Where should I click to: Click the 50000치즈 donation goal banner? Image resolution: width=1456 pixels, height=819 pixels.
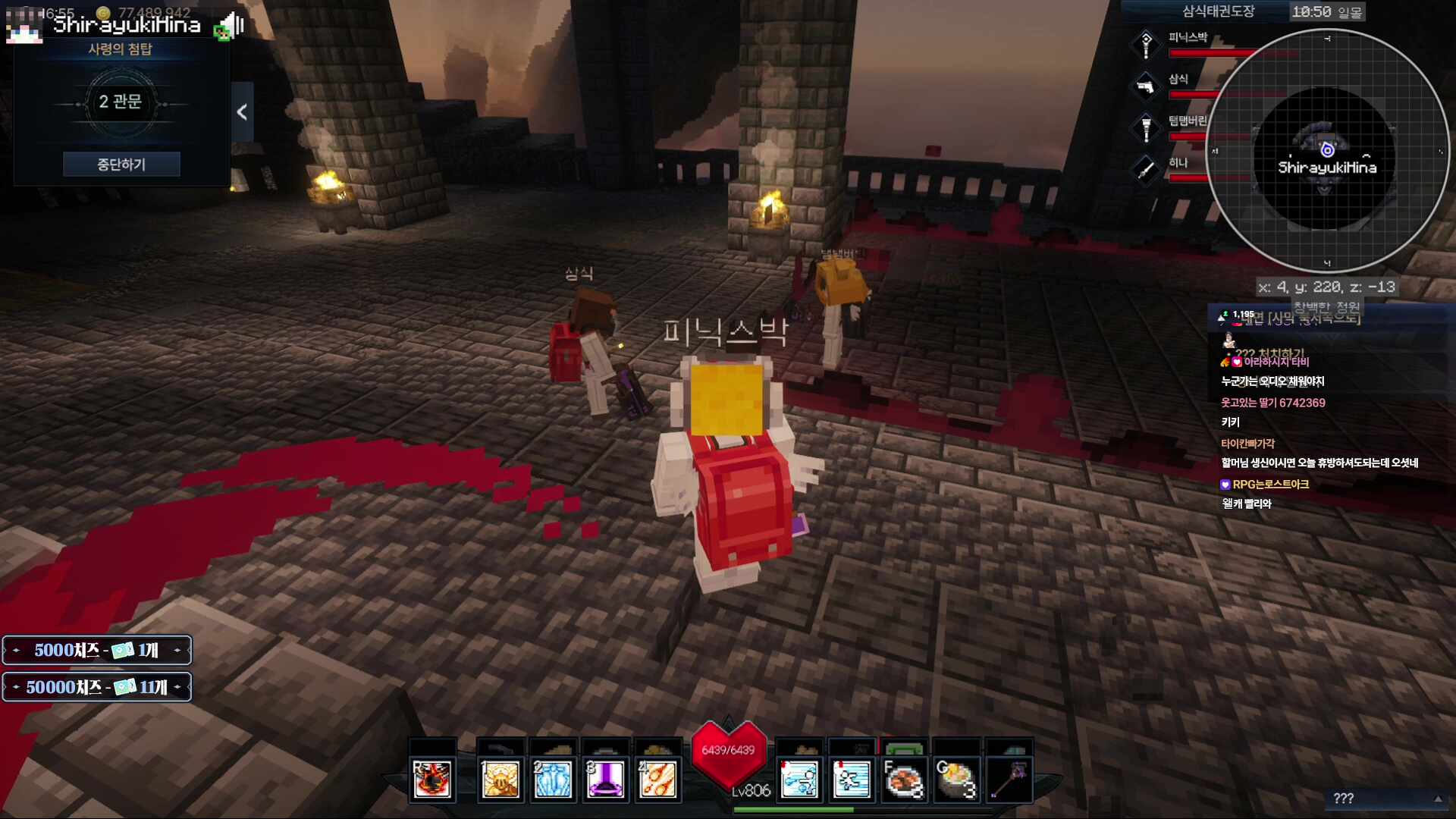coord(97,687)
